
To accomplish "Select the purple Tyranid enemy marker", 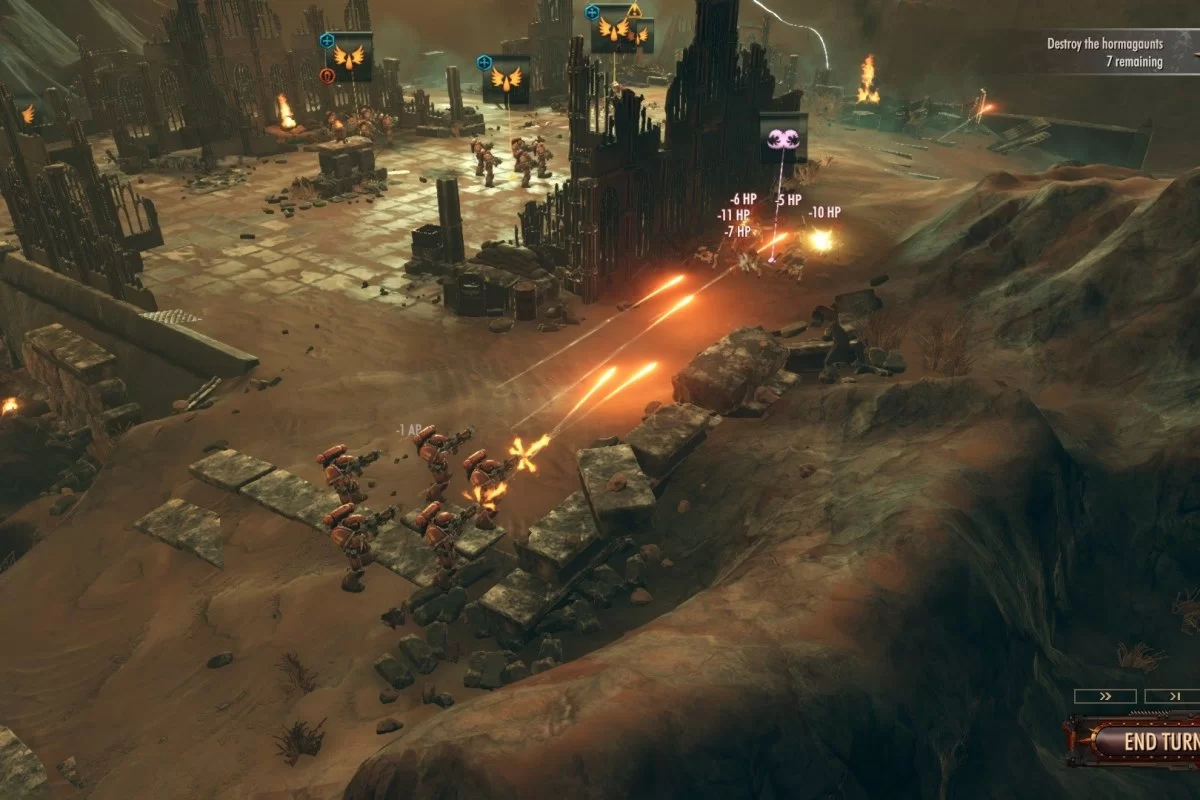I will [783, 138].
